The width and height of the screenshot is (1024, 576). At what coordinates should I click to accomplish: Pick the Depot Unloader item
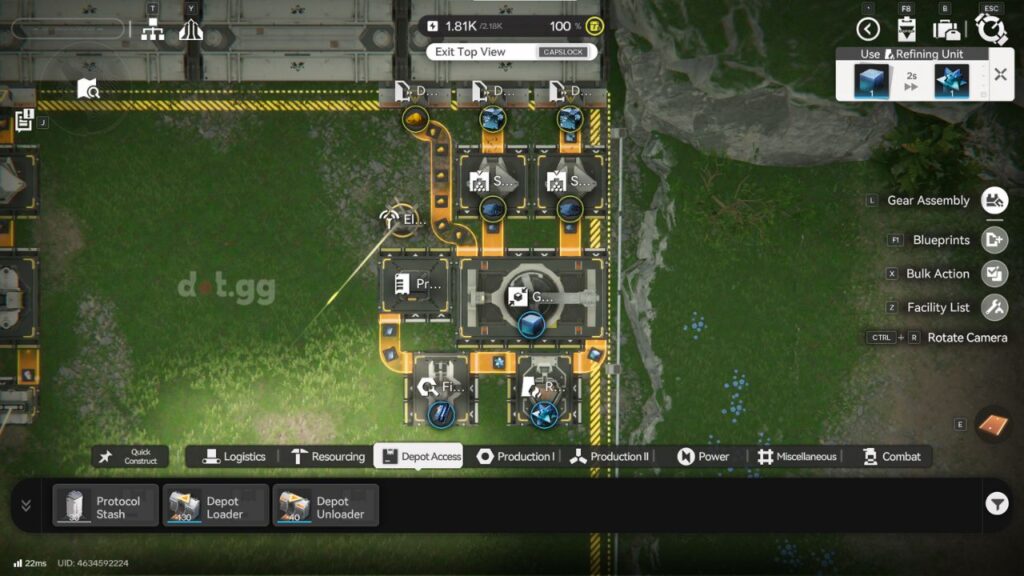326,505
